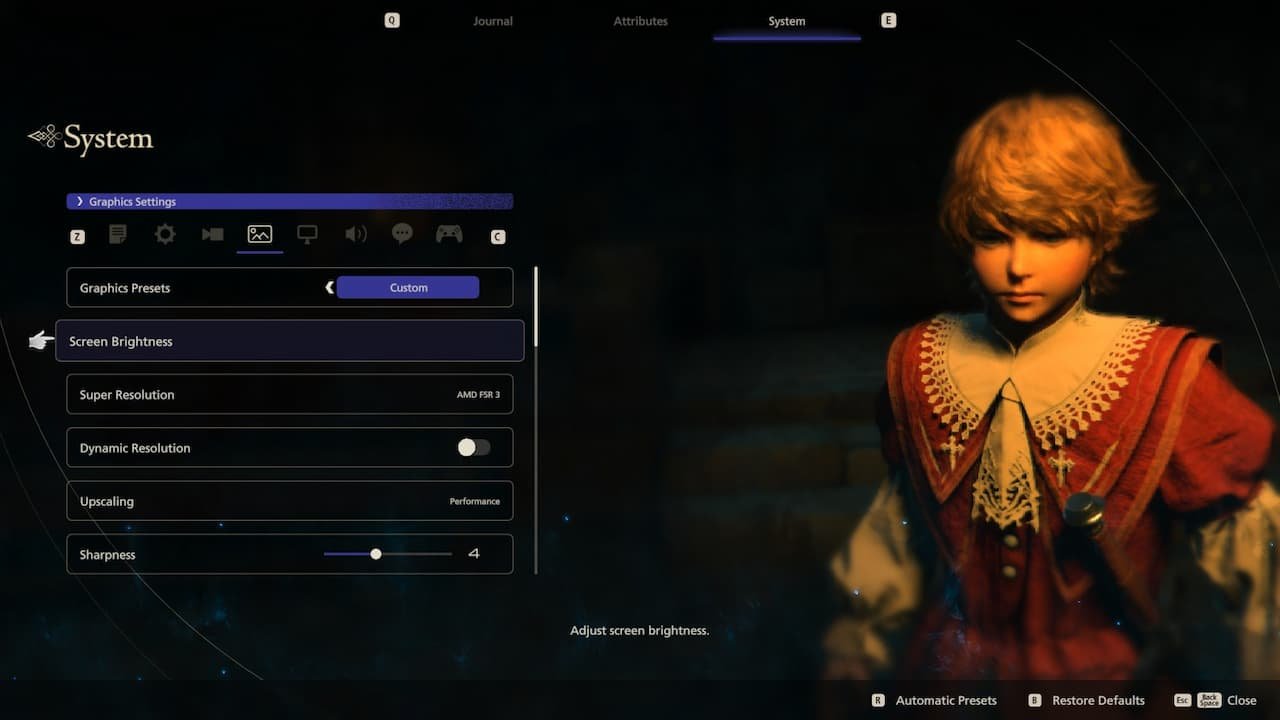Select the gear icon for general settings
This screenshot has height=720, width=1280.
164,234
